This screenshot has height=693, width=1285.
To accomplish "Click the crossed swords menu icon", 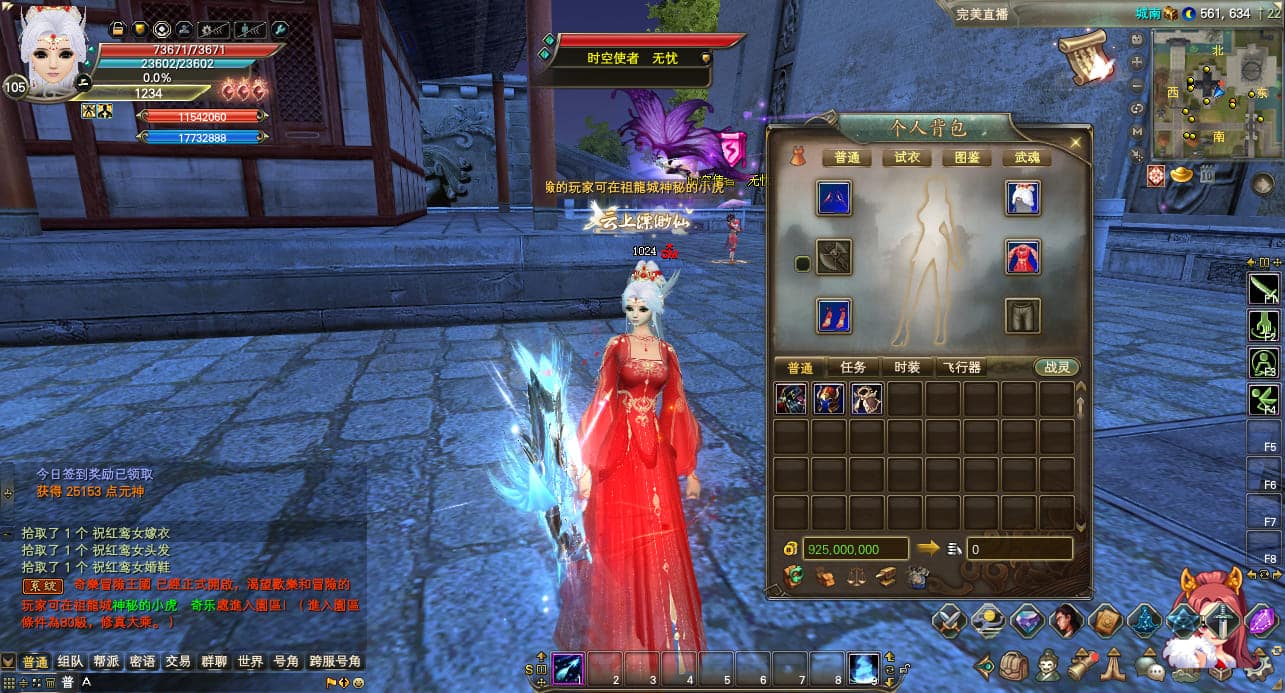I will 949,622.
